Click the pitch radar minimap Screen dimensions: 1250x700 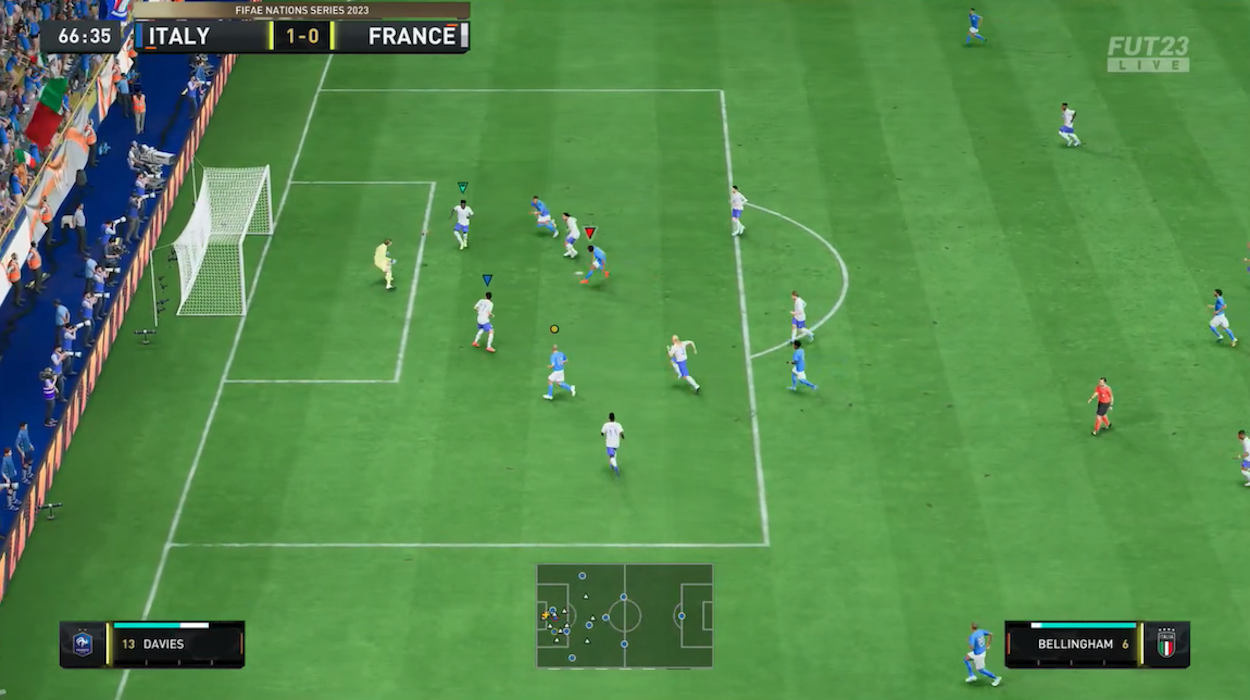tap(624, 615)
